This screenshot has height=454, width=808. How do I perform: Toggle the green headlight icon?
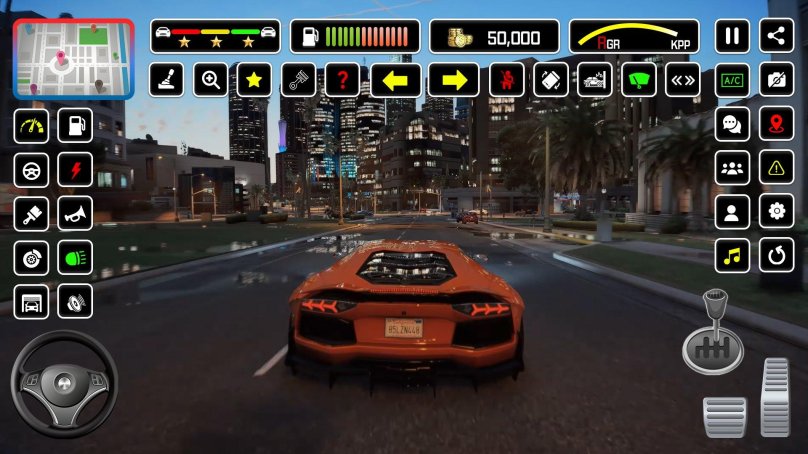75,256
